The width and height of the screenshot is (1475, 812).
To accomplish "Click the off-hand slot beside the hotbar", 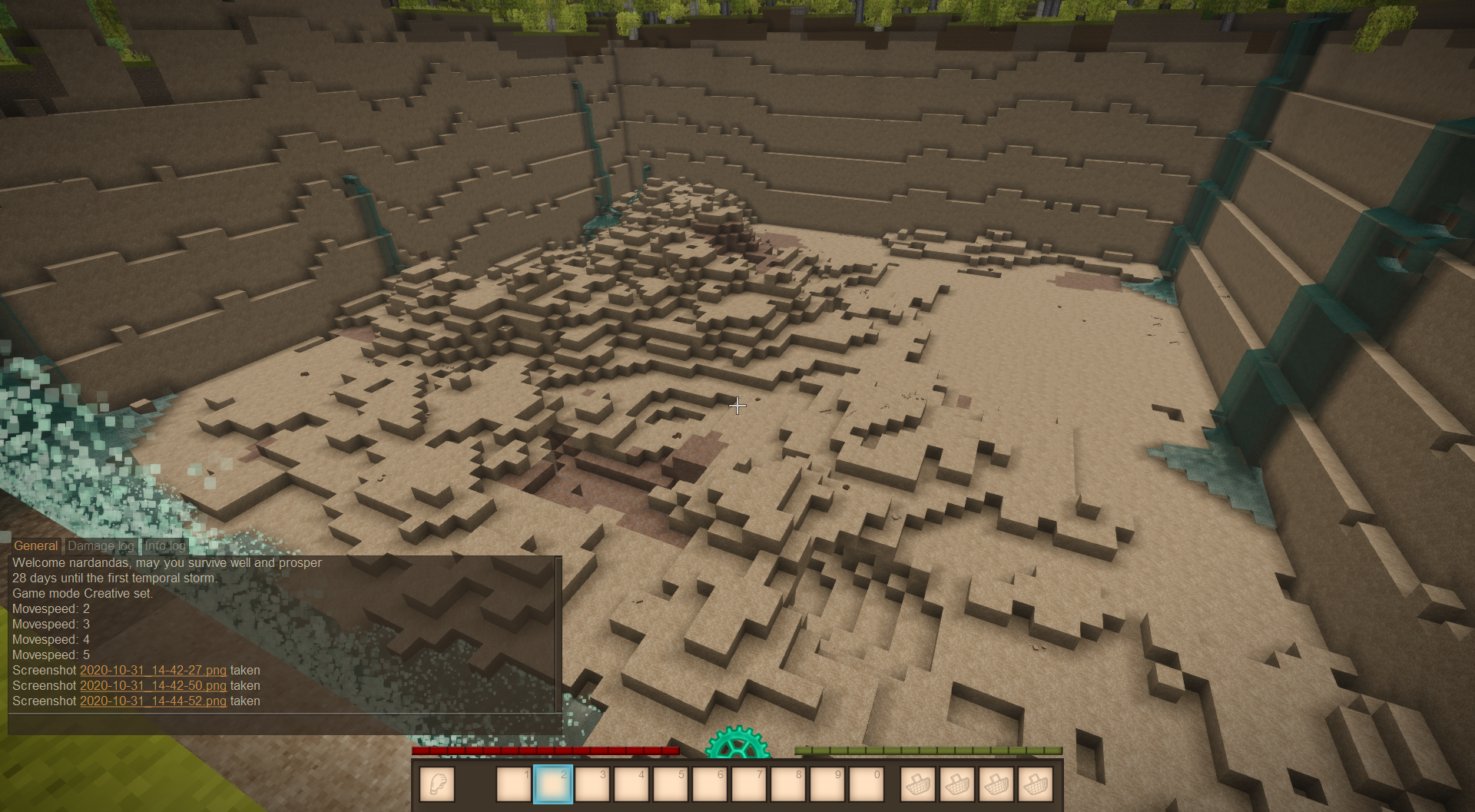I will click(x=437, y=784).
